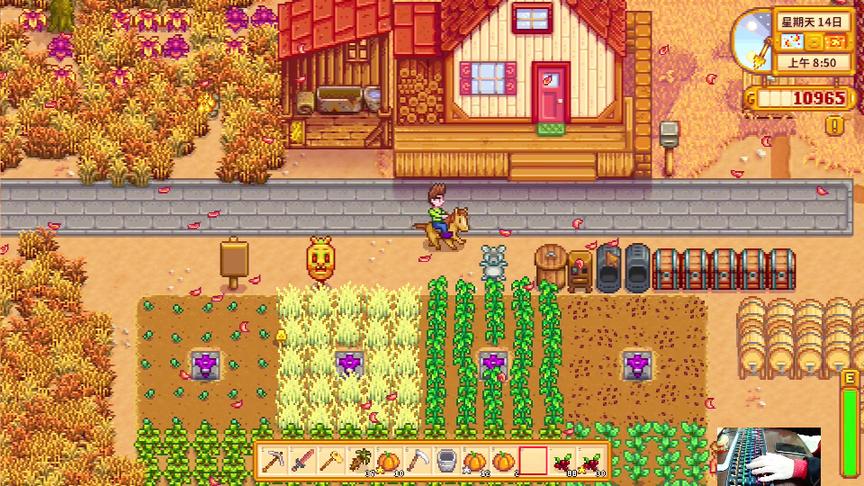Select the silver-star pumpkin stack
Viewport: 864px width, 486px height.
476,461
